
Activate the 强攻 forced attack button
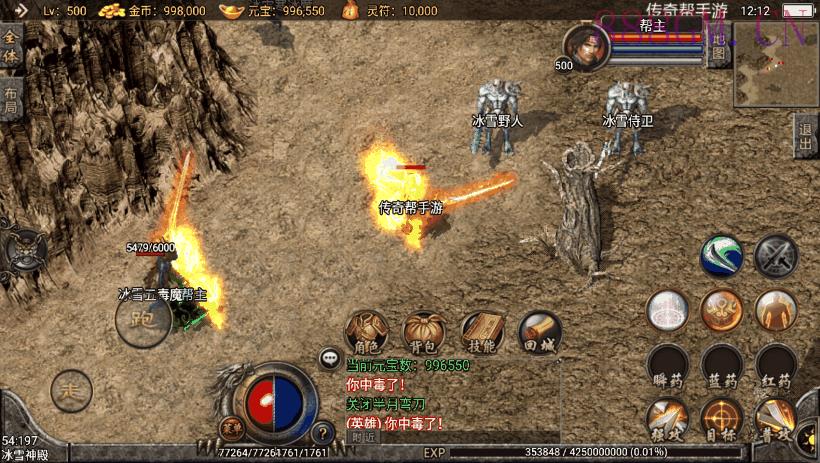(x=665, y=418)
